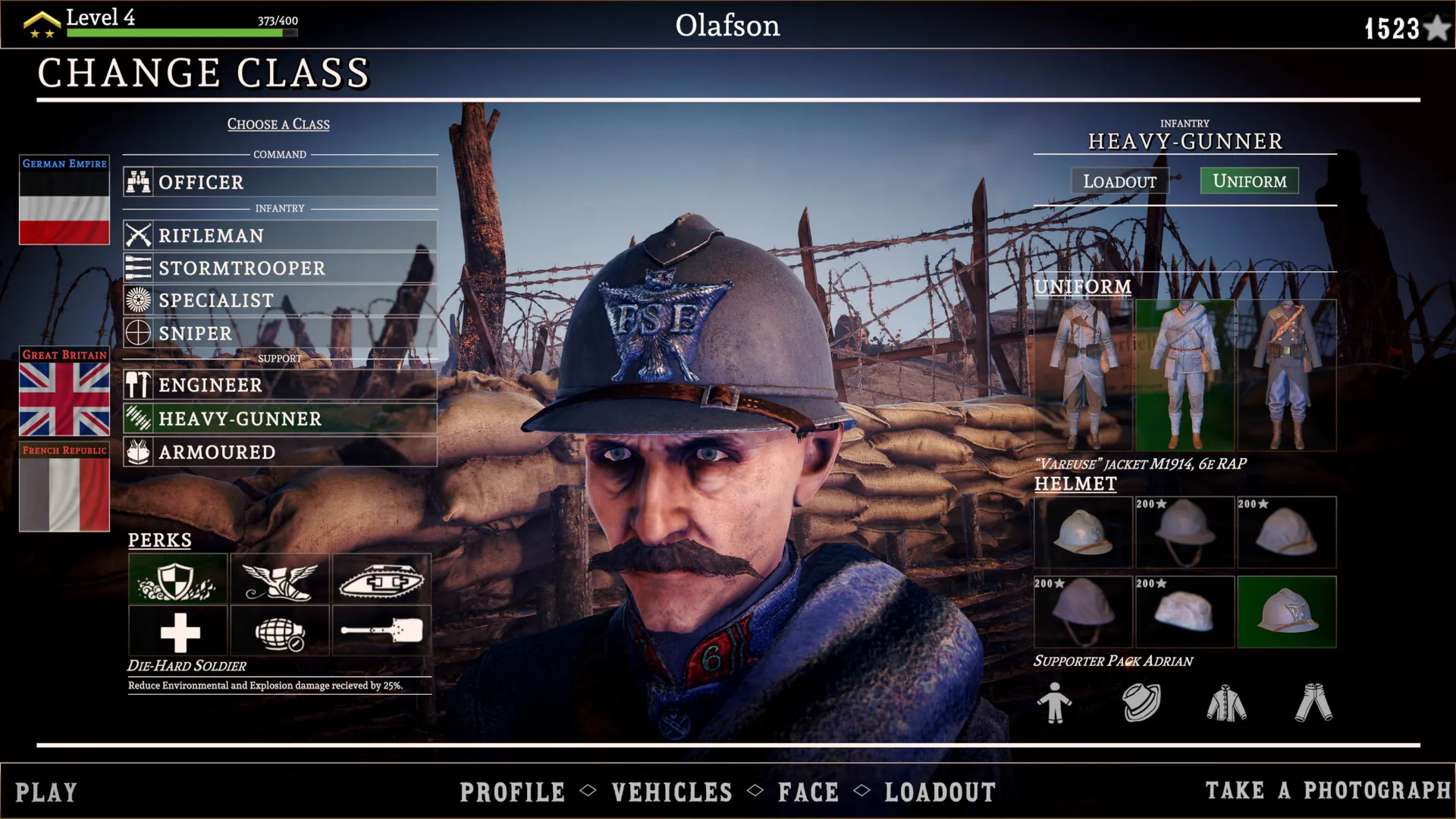This screenshot has width=1456, height=819.
Task: Open the Face customization page
Action: pyautogui.click(x=808, y=792)
